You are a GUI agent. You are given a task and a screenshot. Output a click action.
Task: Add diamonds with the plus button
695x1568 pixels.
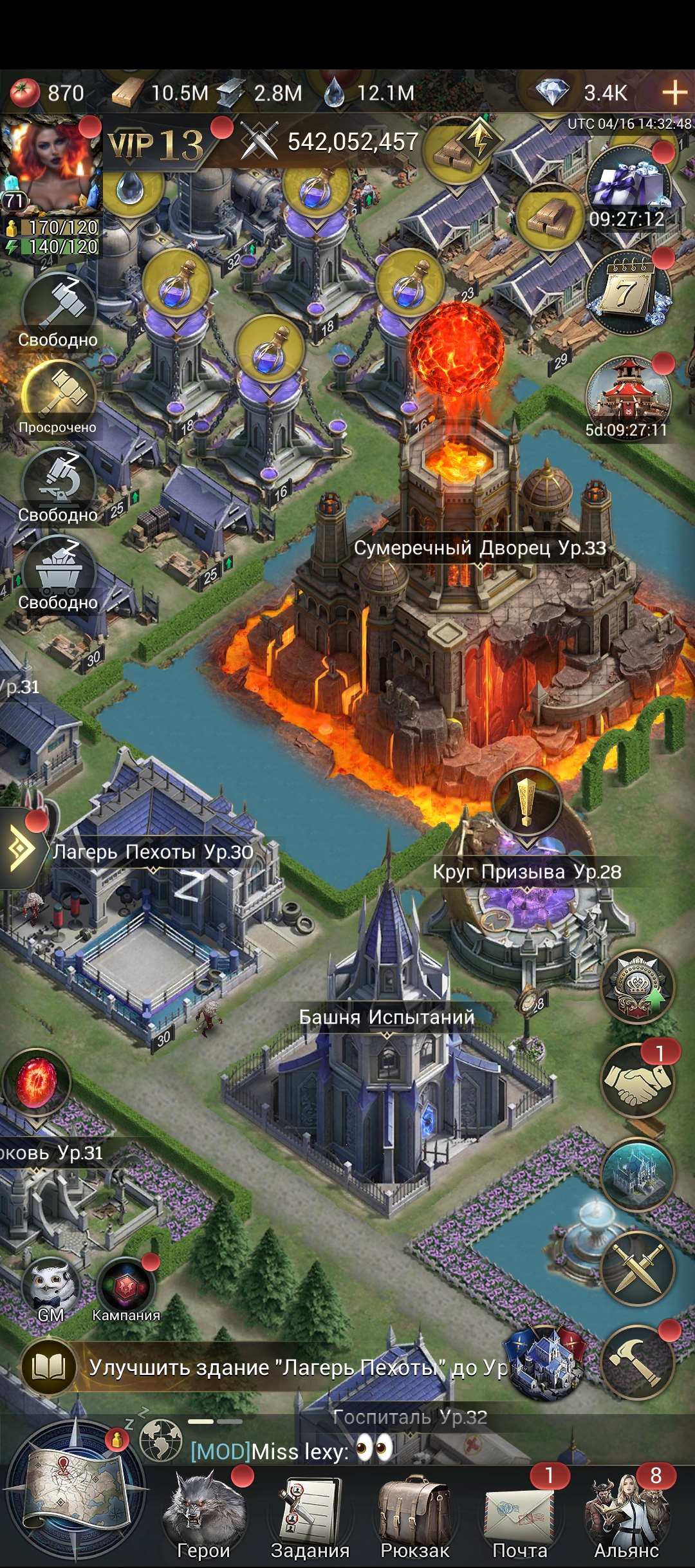pyautogui.click(x=674, y=93)
